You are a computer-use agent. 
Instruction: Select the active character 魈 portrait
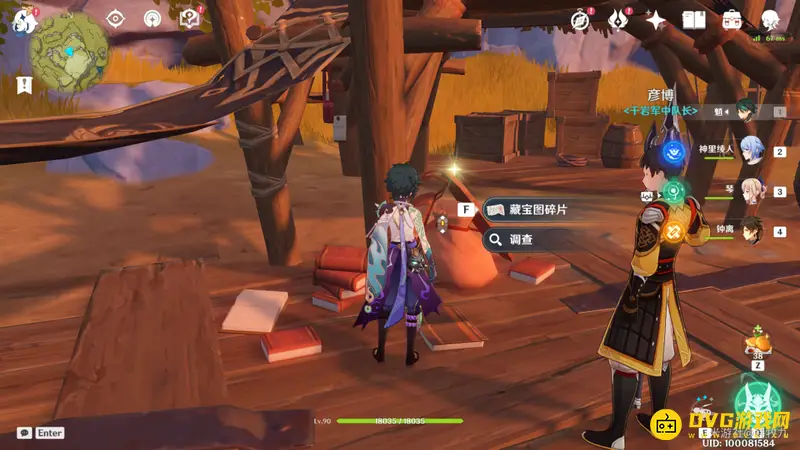click(748, 111)
